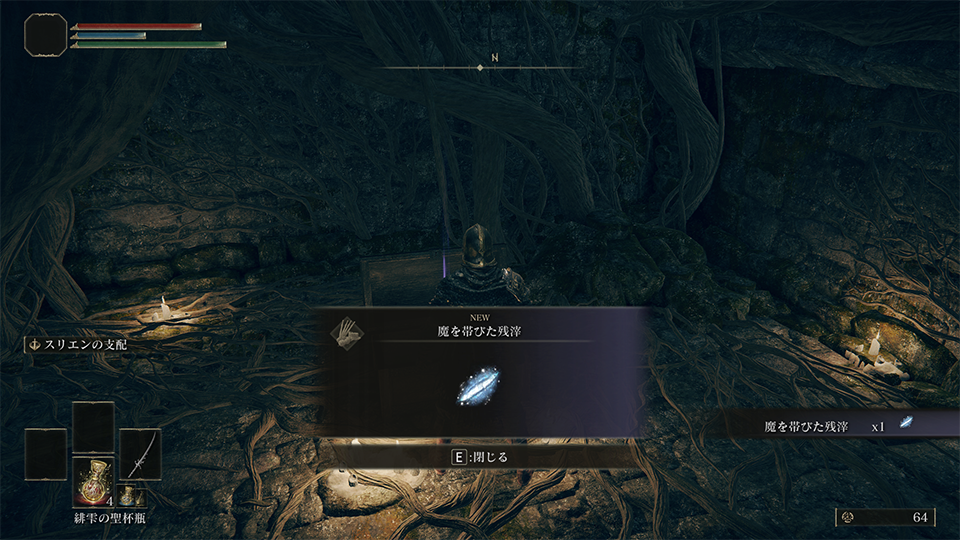Click the item category icon beside NEW

(349, 329)
